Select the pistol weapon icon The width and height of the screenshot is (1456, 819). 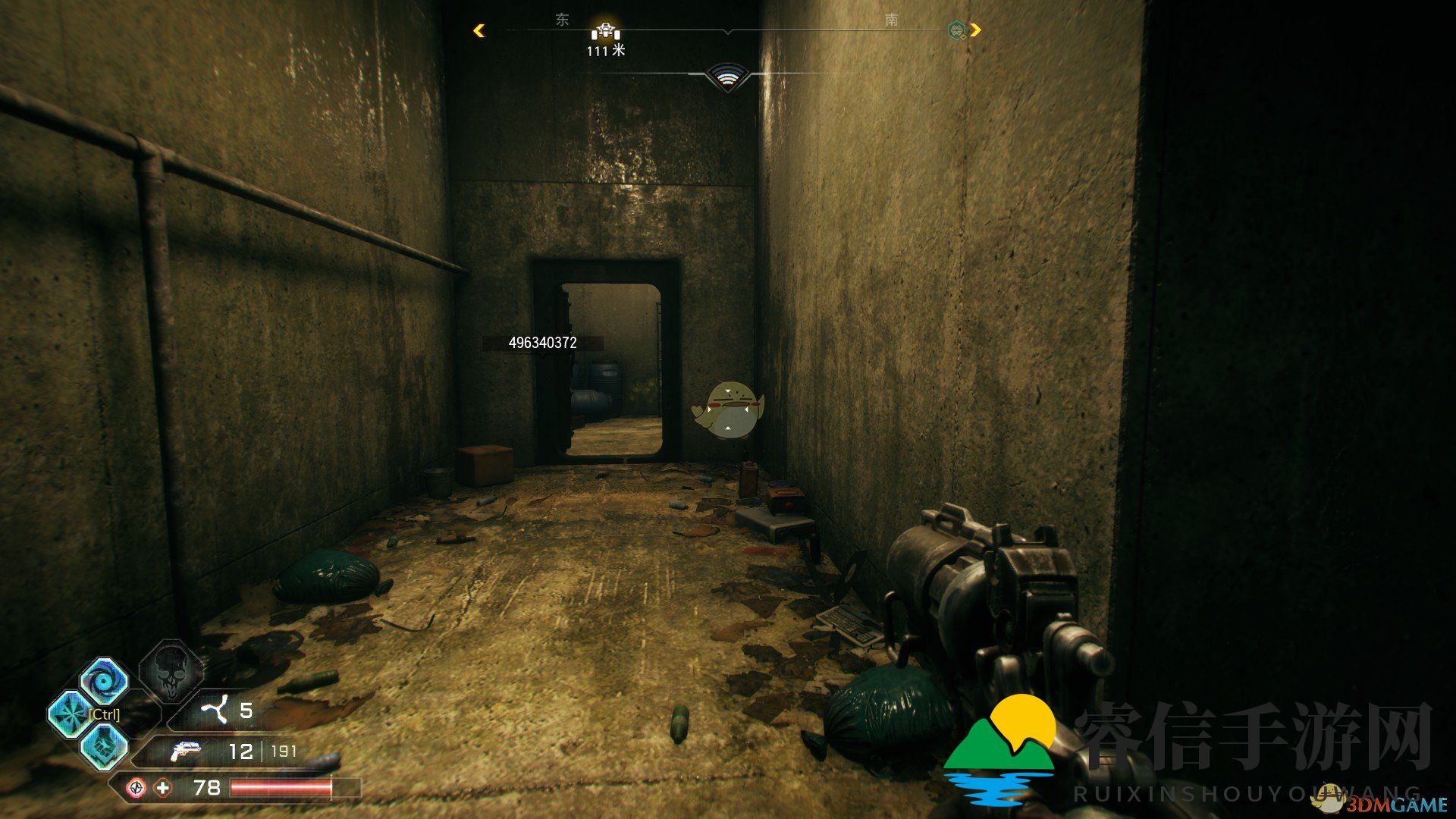pos(185,752)
